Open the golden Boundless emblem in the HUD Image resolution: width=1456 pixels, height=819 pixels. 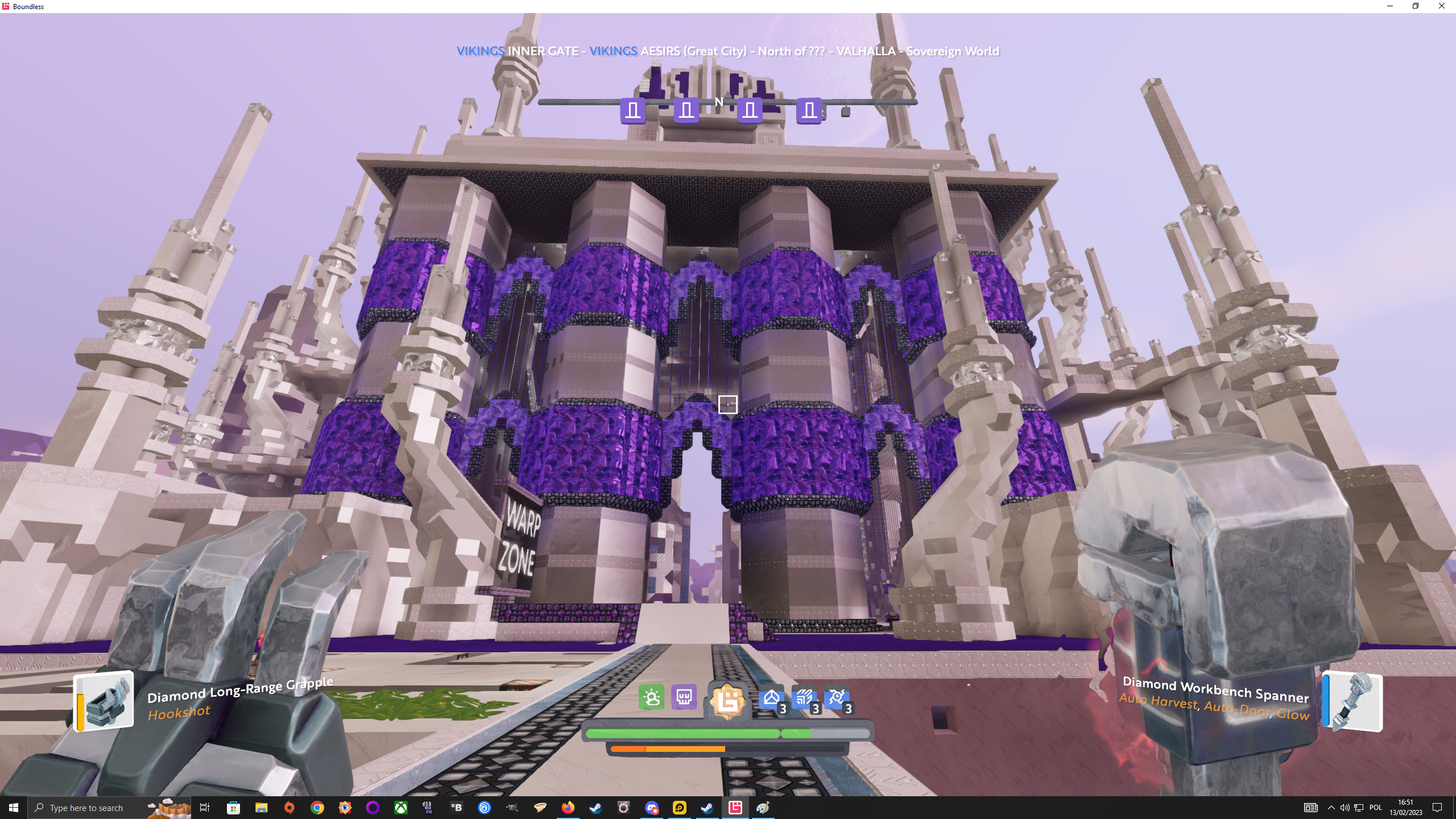pos(728,701)
